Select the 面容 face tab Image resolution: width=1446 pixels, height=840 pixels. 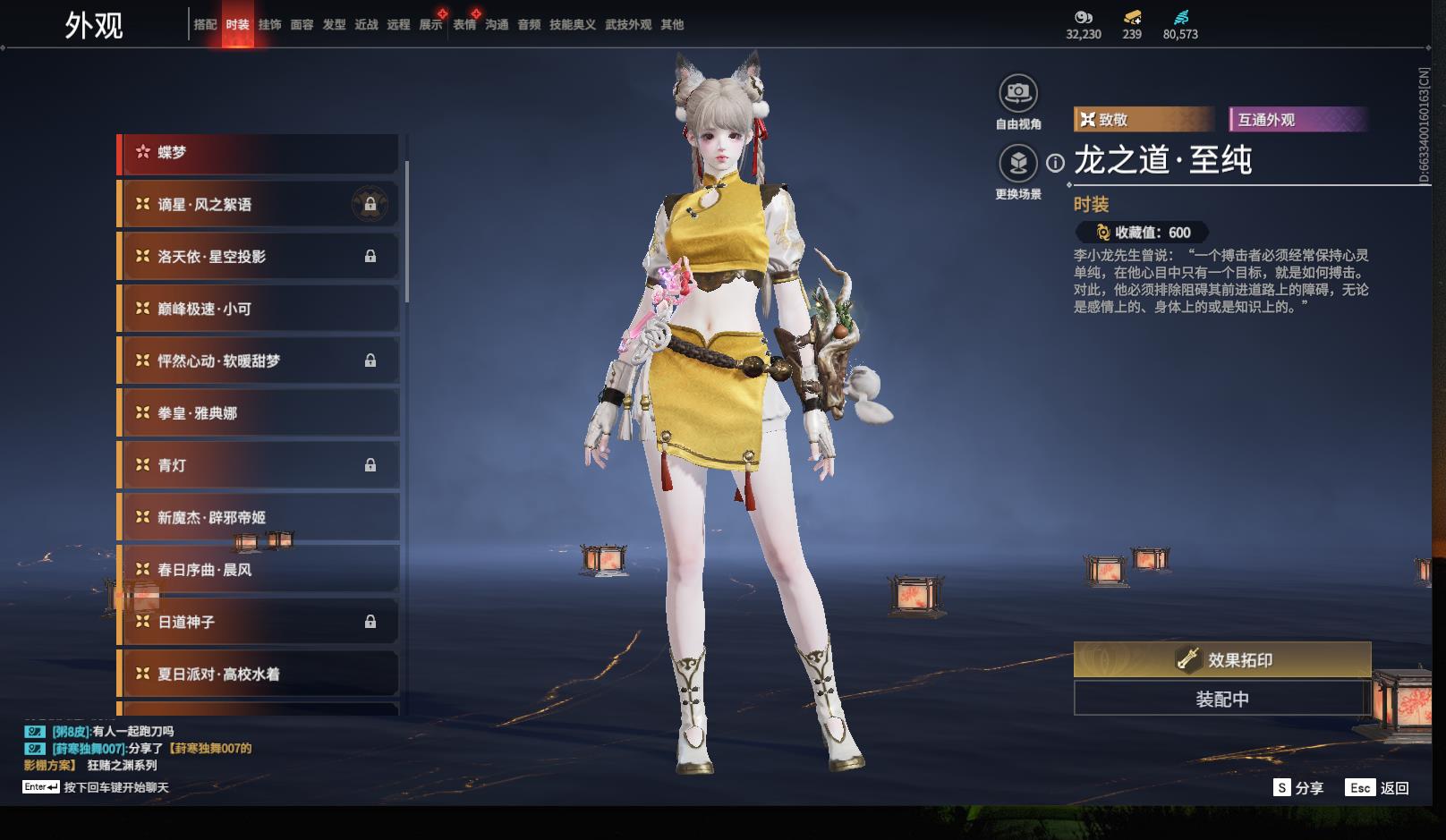coord(302,25)
